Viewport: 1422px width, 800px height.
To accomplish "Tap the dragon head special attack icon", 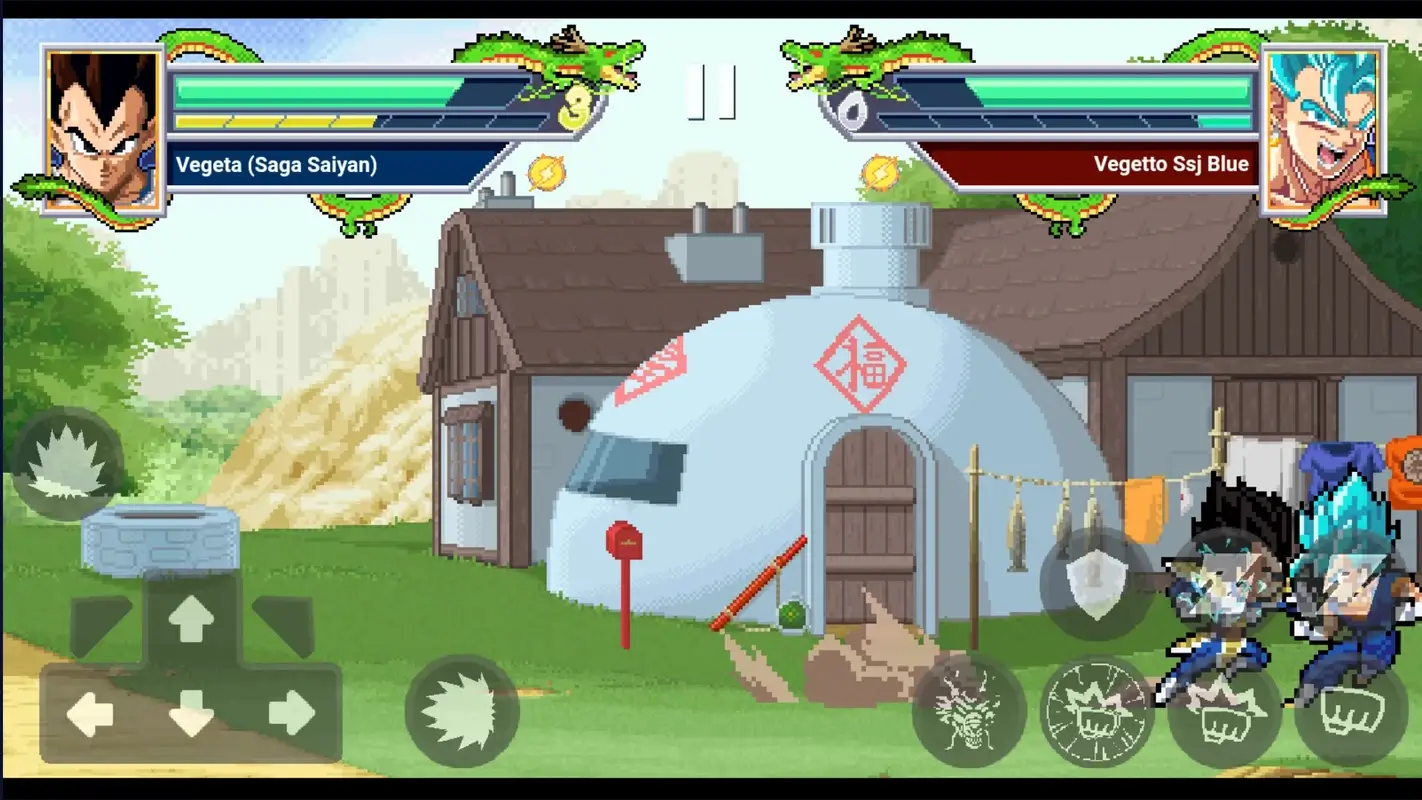I will 968,712.
